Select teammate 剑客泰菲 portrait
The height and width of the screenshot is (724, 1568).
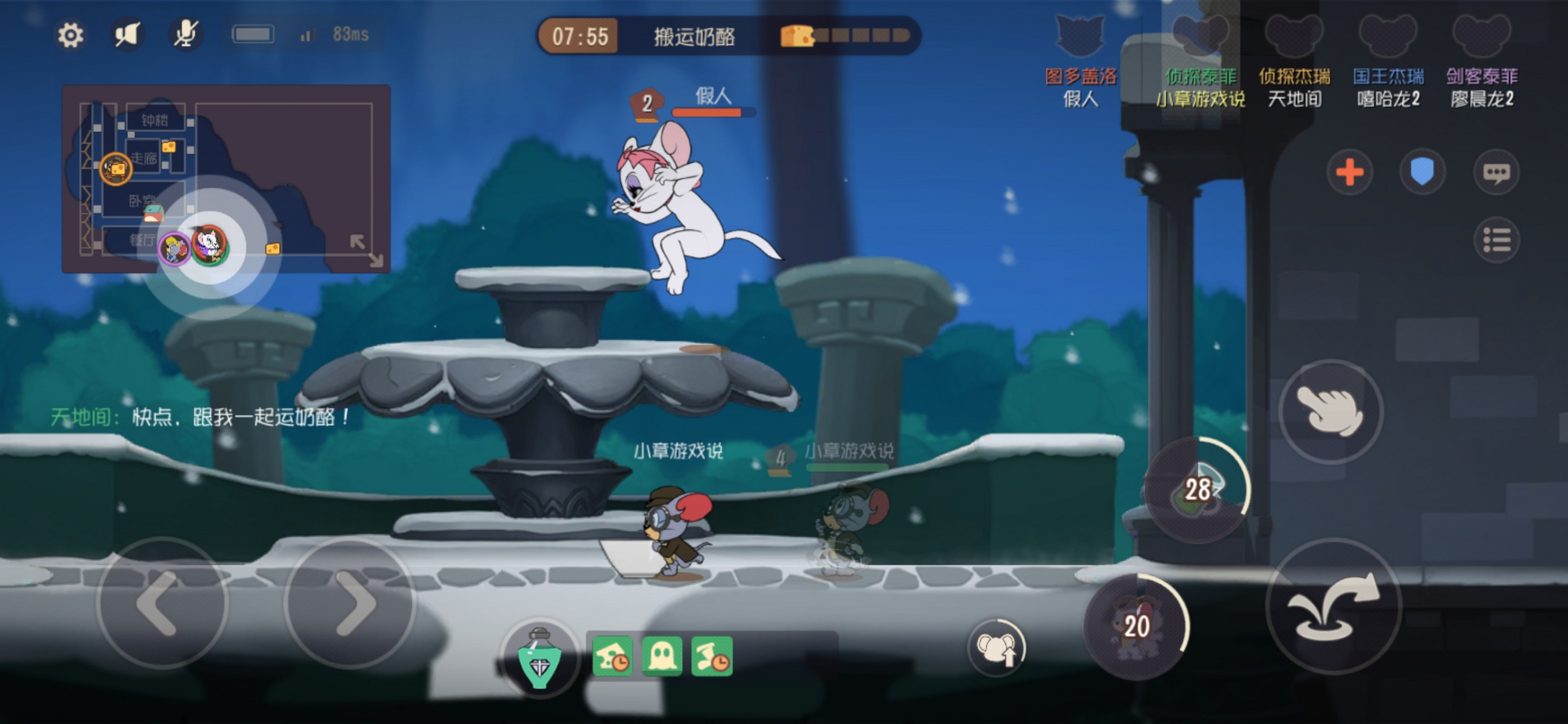coord(1481,37)
